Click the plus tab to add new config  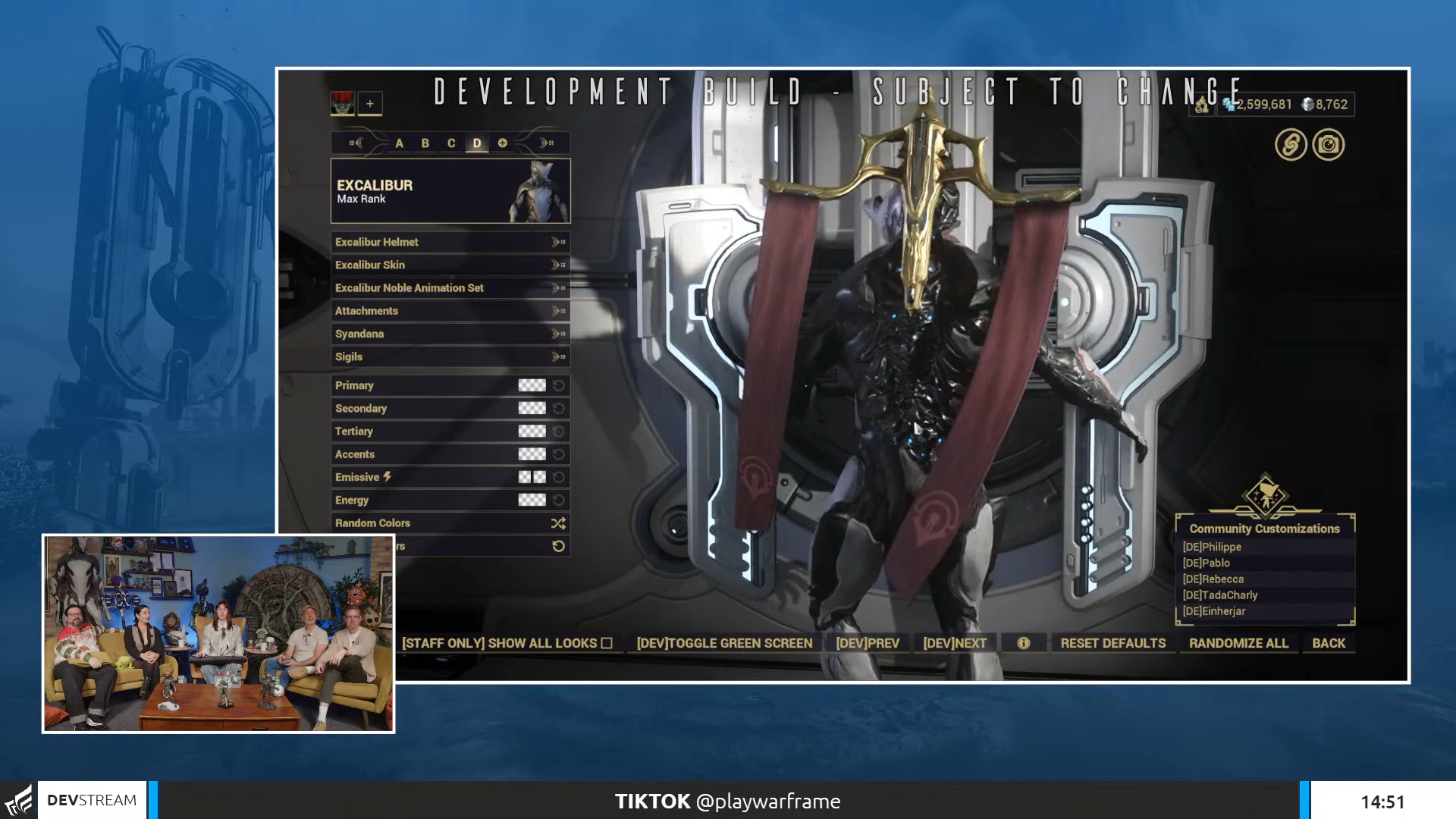(503, 142)
